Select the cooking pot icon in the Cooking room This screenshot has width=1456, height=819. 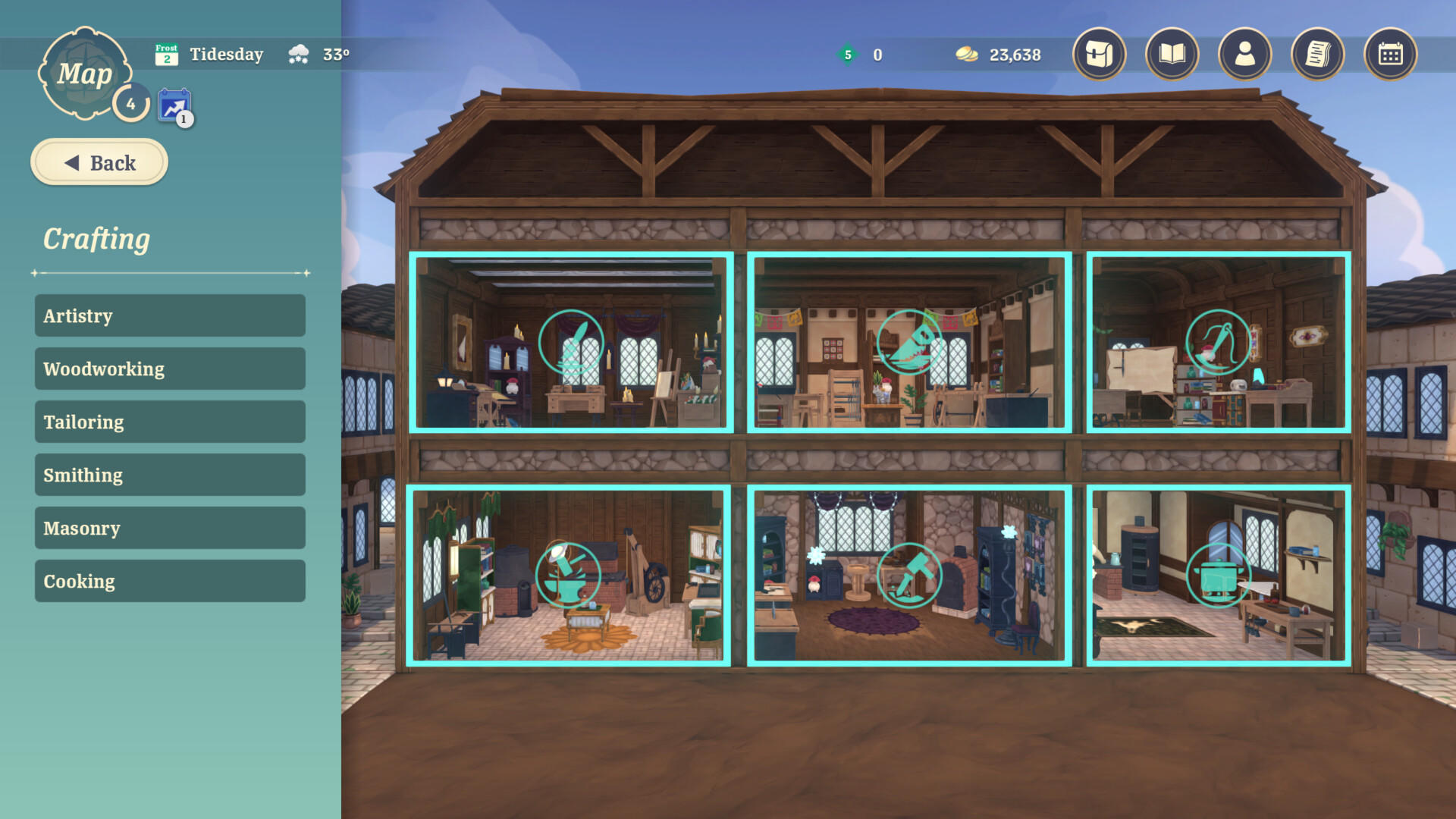click(1216, 575)
